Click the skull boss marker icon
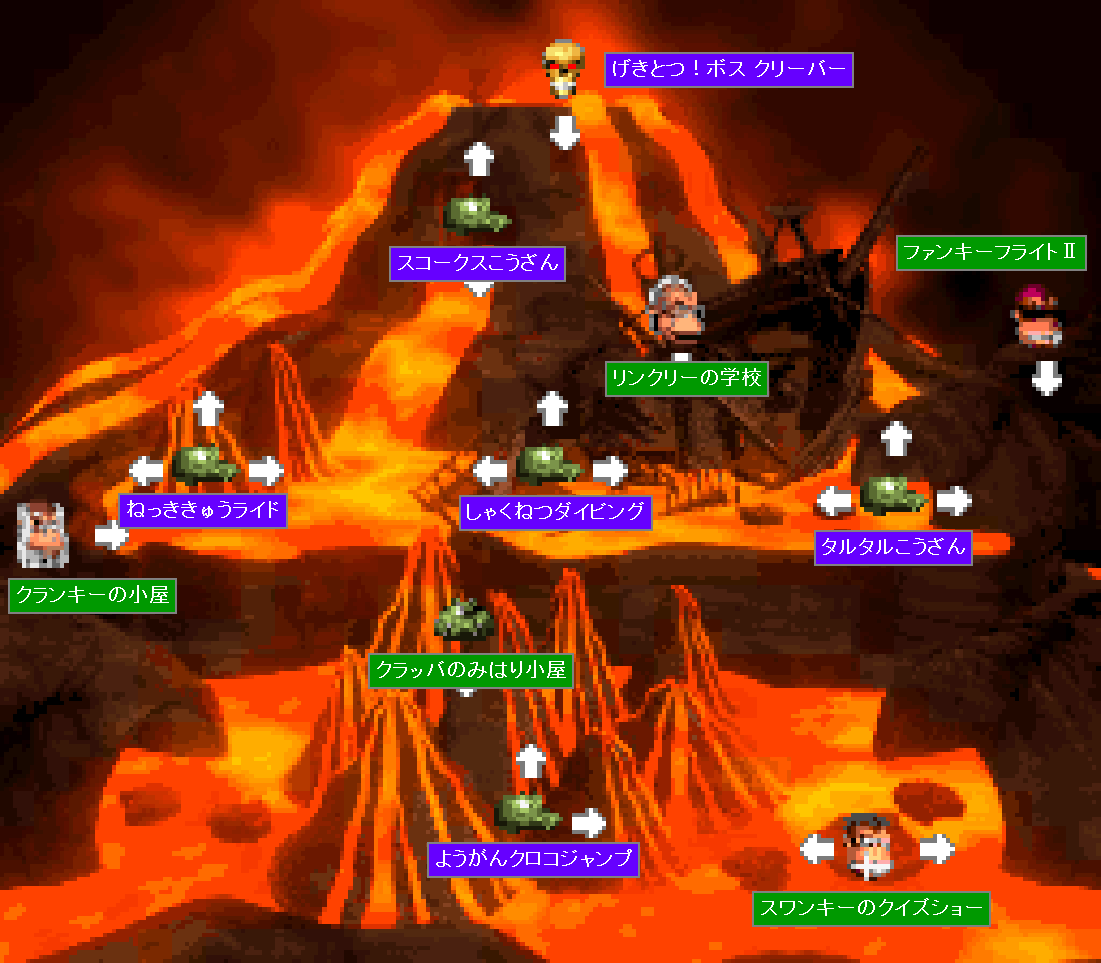The height and width of the screenshot is (963, 1101). point(563,68)
